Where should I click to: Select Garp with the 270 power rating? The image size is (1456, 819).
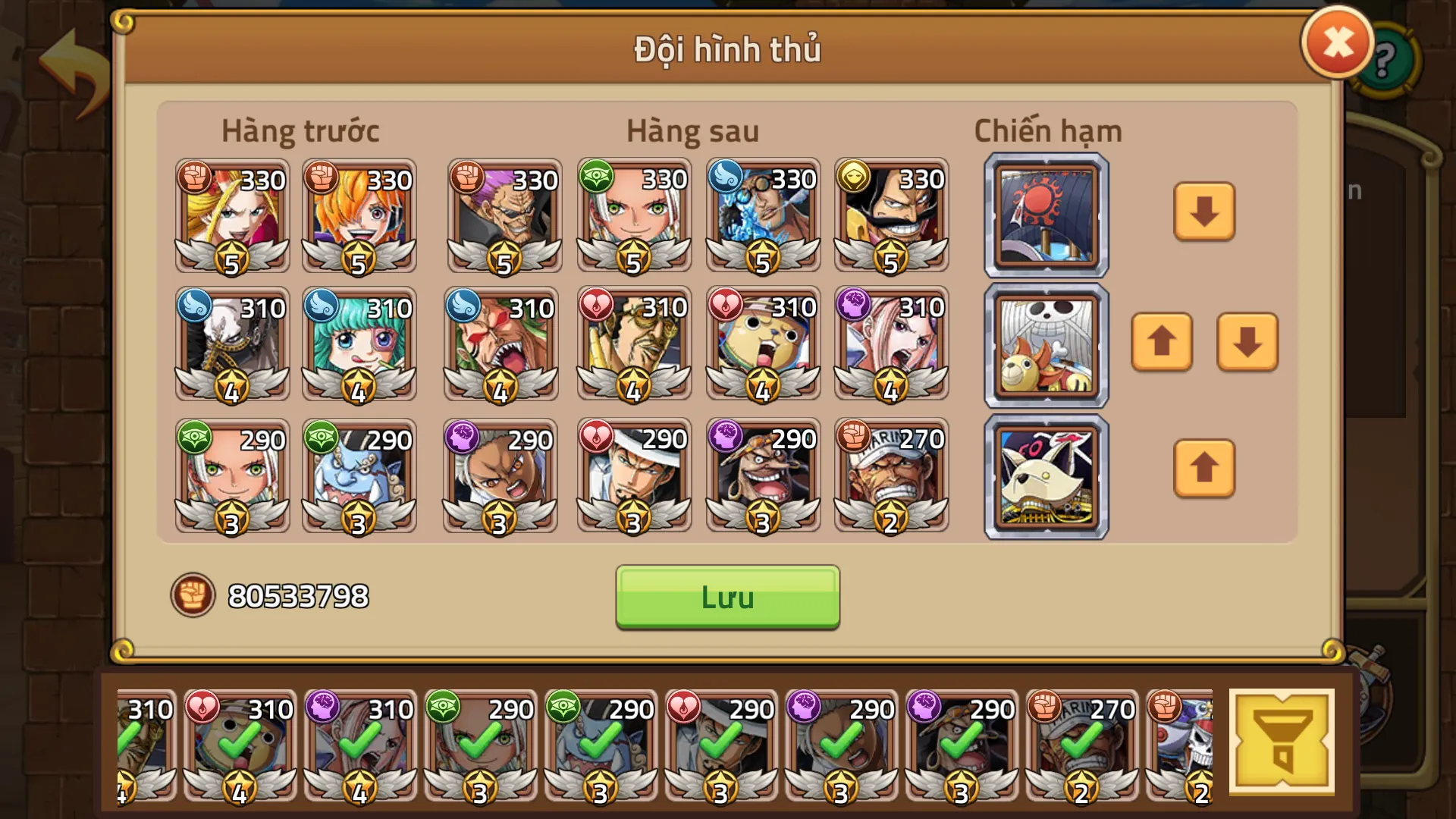pyautogui.click(x=891, y=475)
